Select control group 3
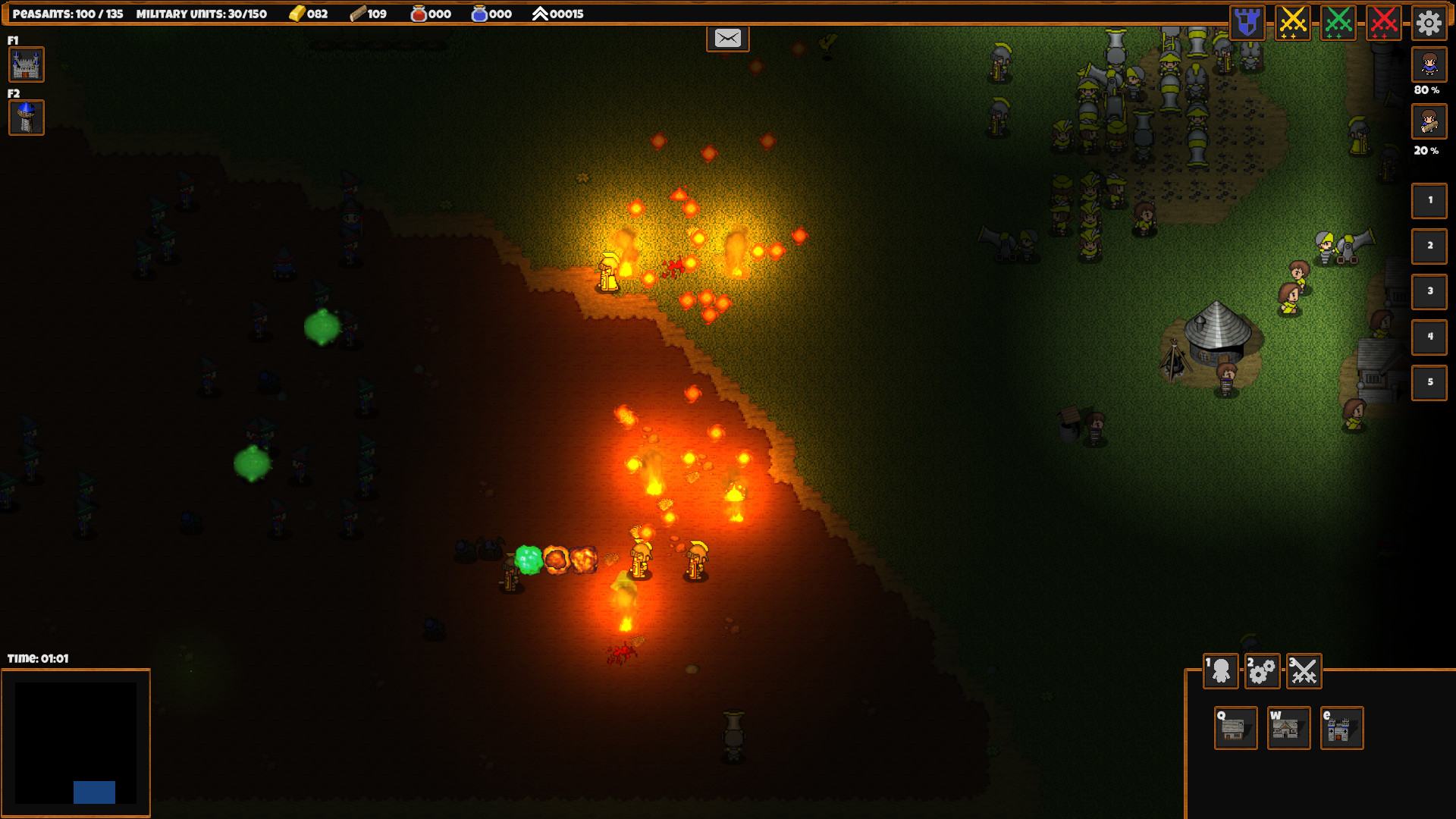1456x819 pixels. 1429,291
